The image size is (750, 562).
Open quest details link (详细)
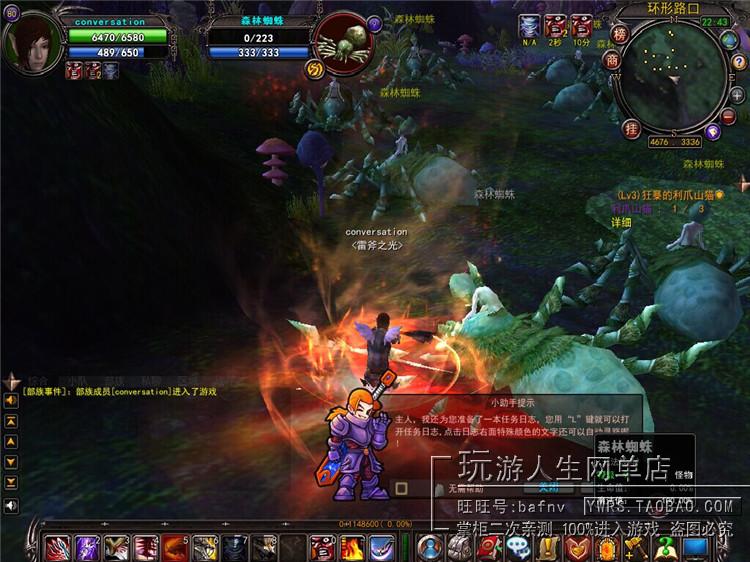[621, 222]
